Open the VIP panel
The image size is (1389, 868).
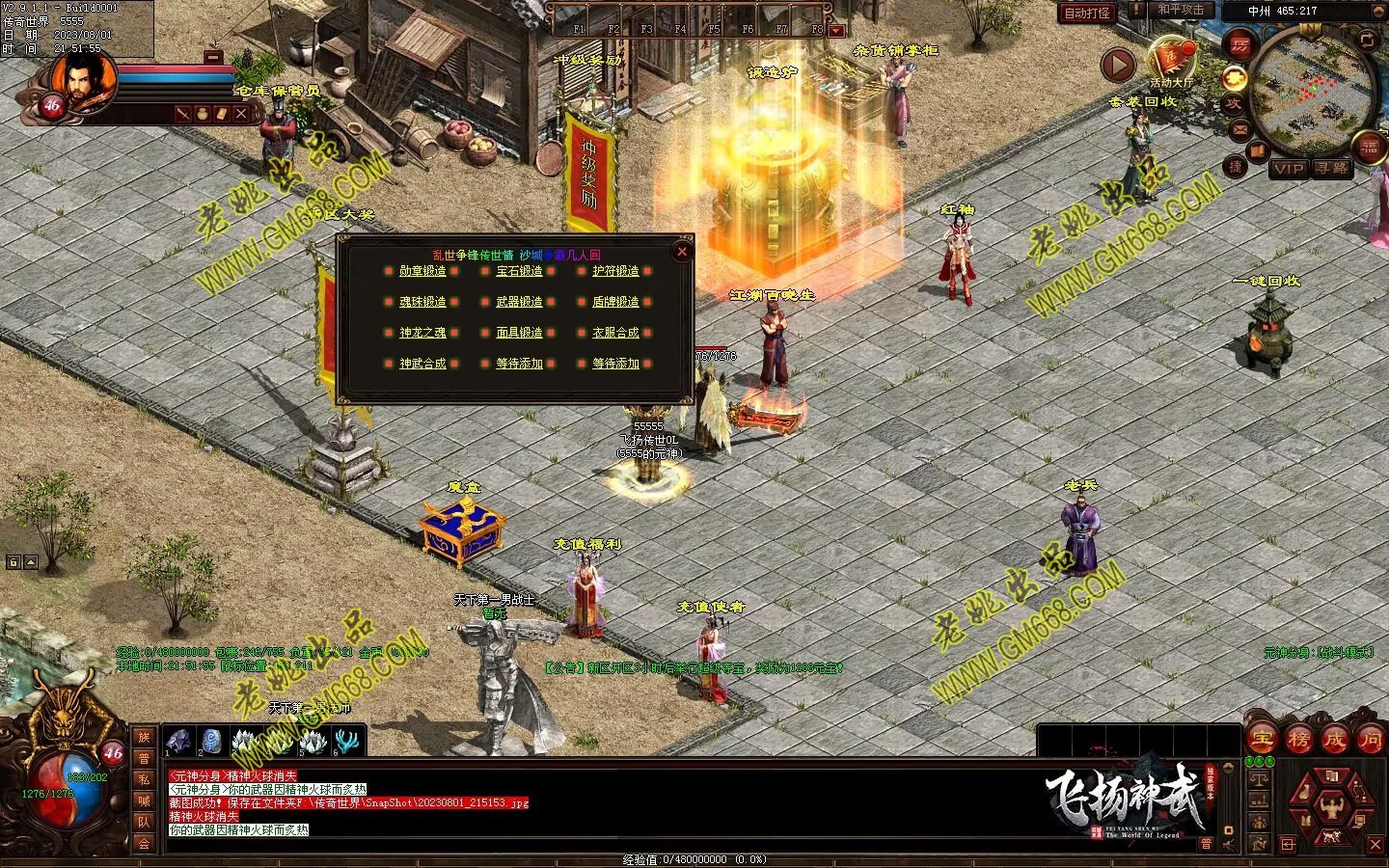tap(1288, 169)
